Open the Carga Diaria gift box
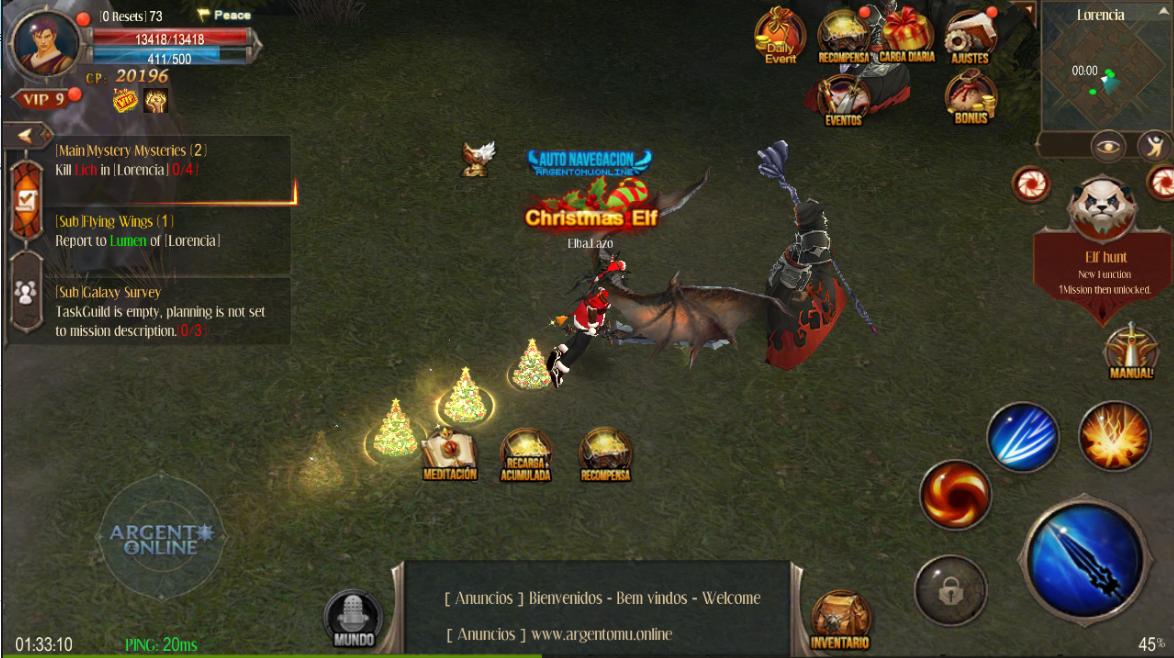Screen dimensions: 1174x658 [906, 34]
